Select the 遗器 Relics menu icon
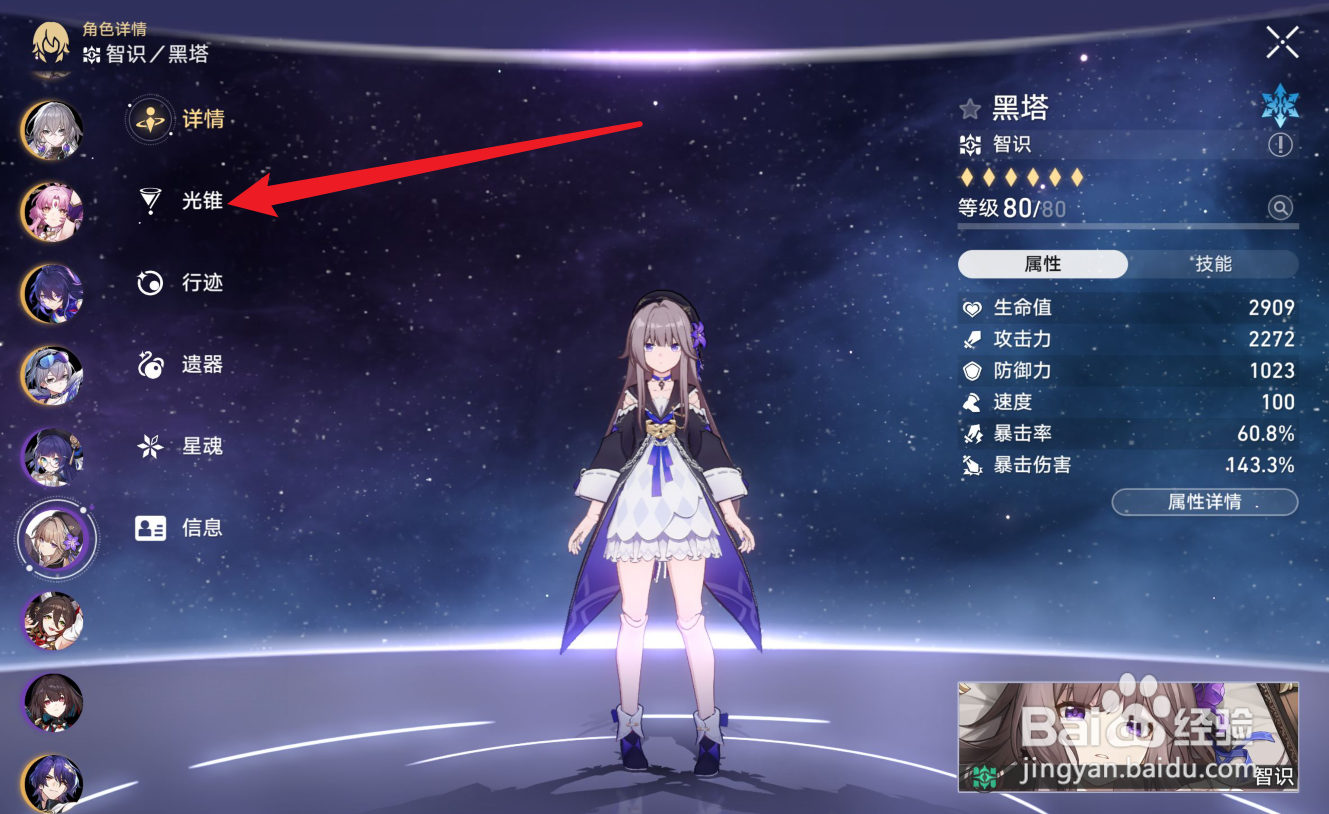 [149, 364]
